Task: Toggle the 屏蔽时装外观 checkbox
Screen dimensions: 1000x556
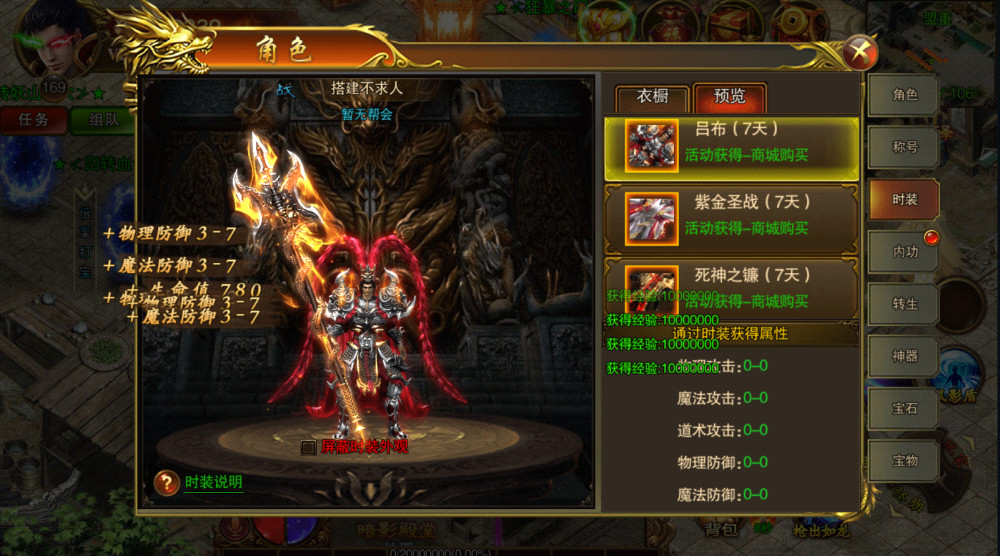Action: coord(308,448)
